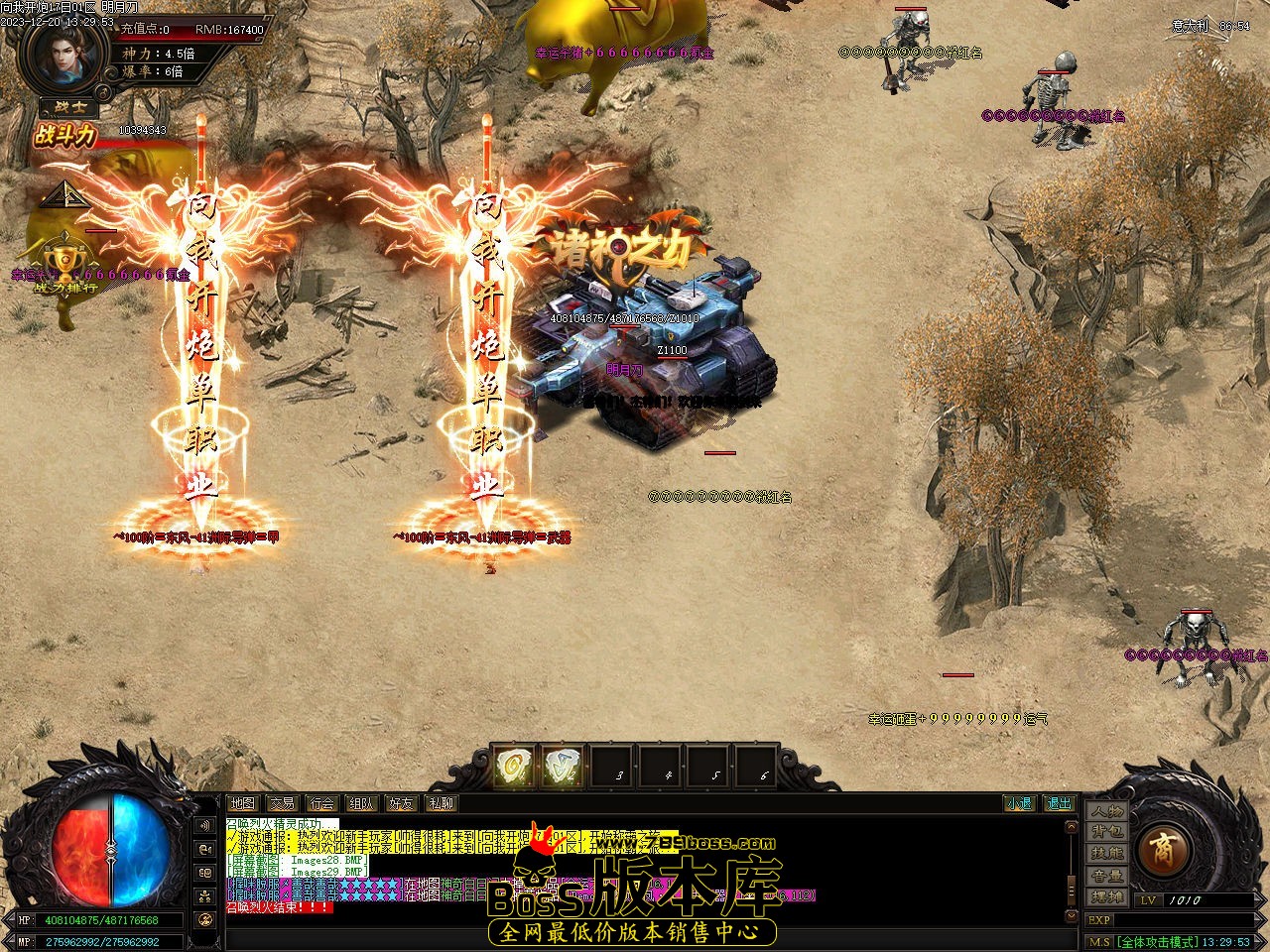Viewport: 1270px width, 952px height.
Task: Click the 小退 logout button
Action: (x=1019, y=803)
